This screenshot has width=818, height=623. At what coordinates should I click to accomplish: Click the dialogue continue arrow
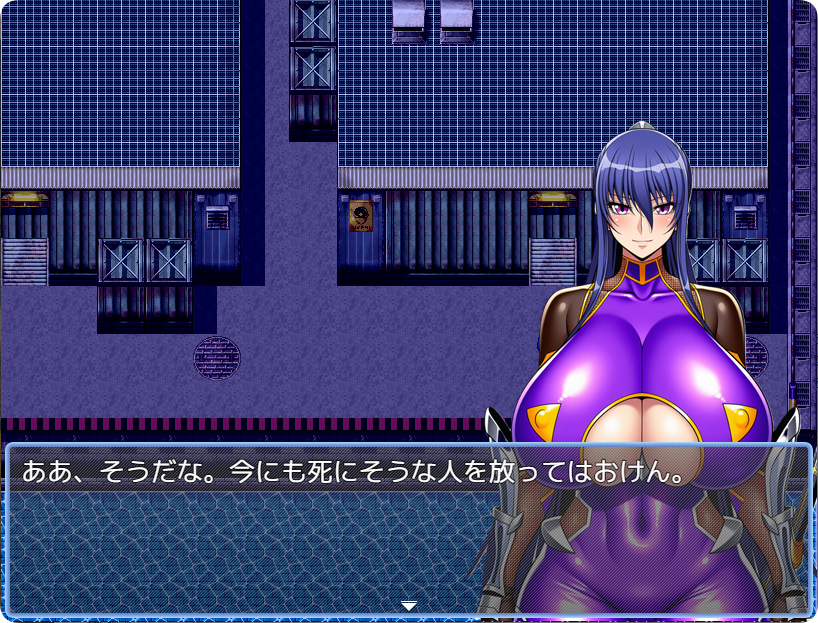coord(408,605)
